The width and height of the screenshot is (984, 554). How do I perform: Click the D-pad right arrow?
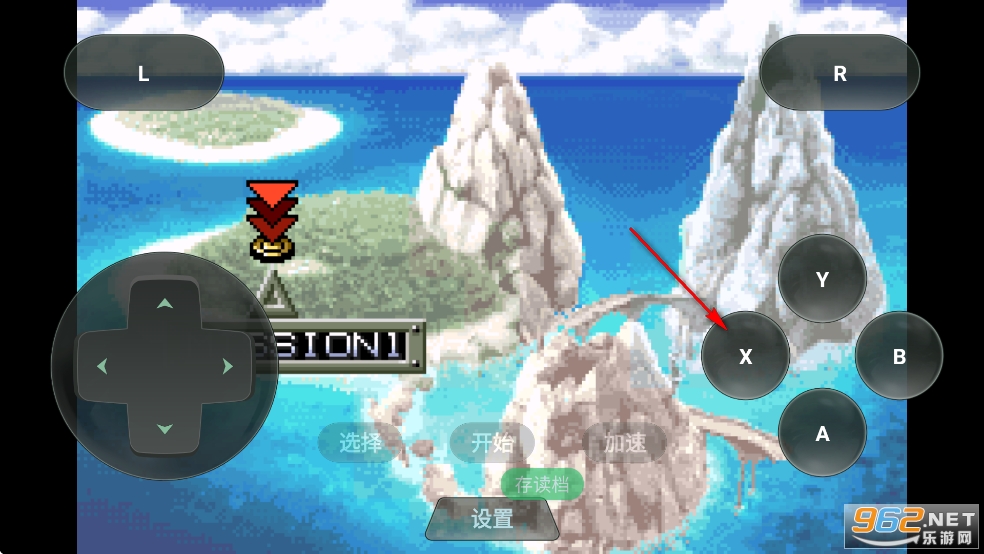[228, 366]
